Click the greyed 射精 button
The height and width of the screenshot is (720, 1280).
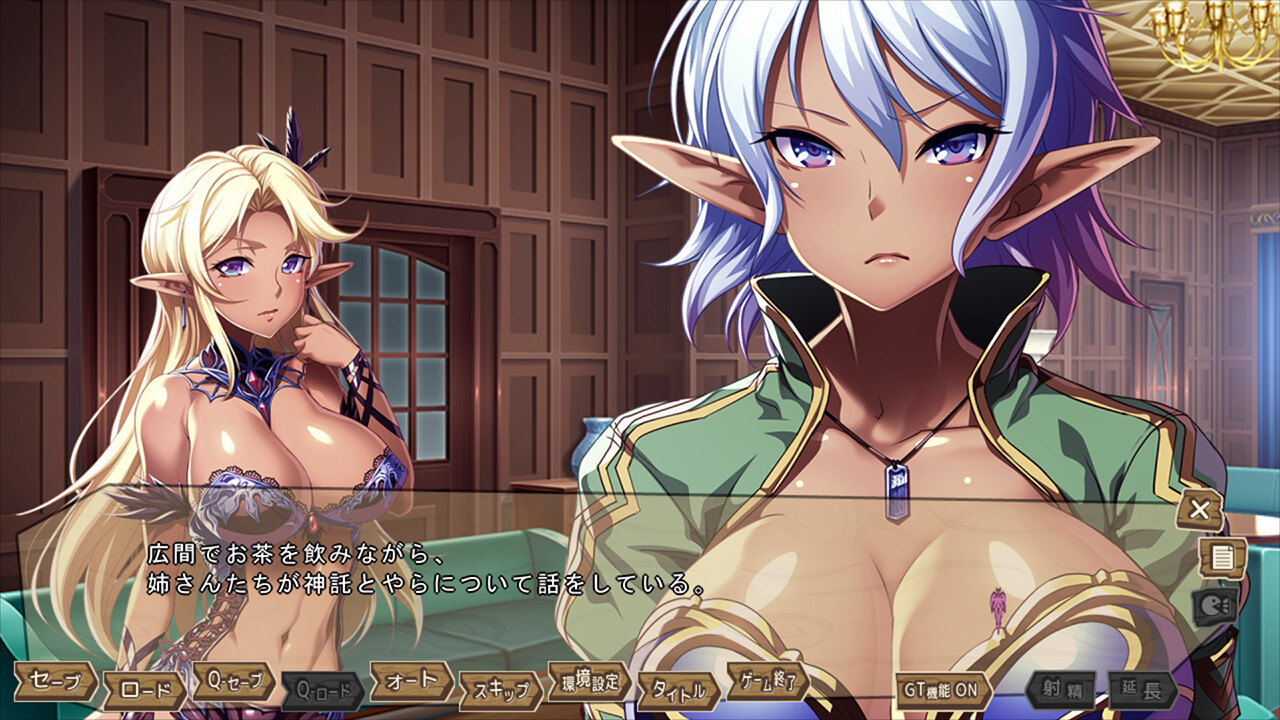(x=1060, y=690)
